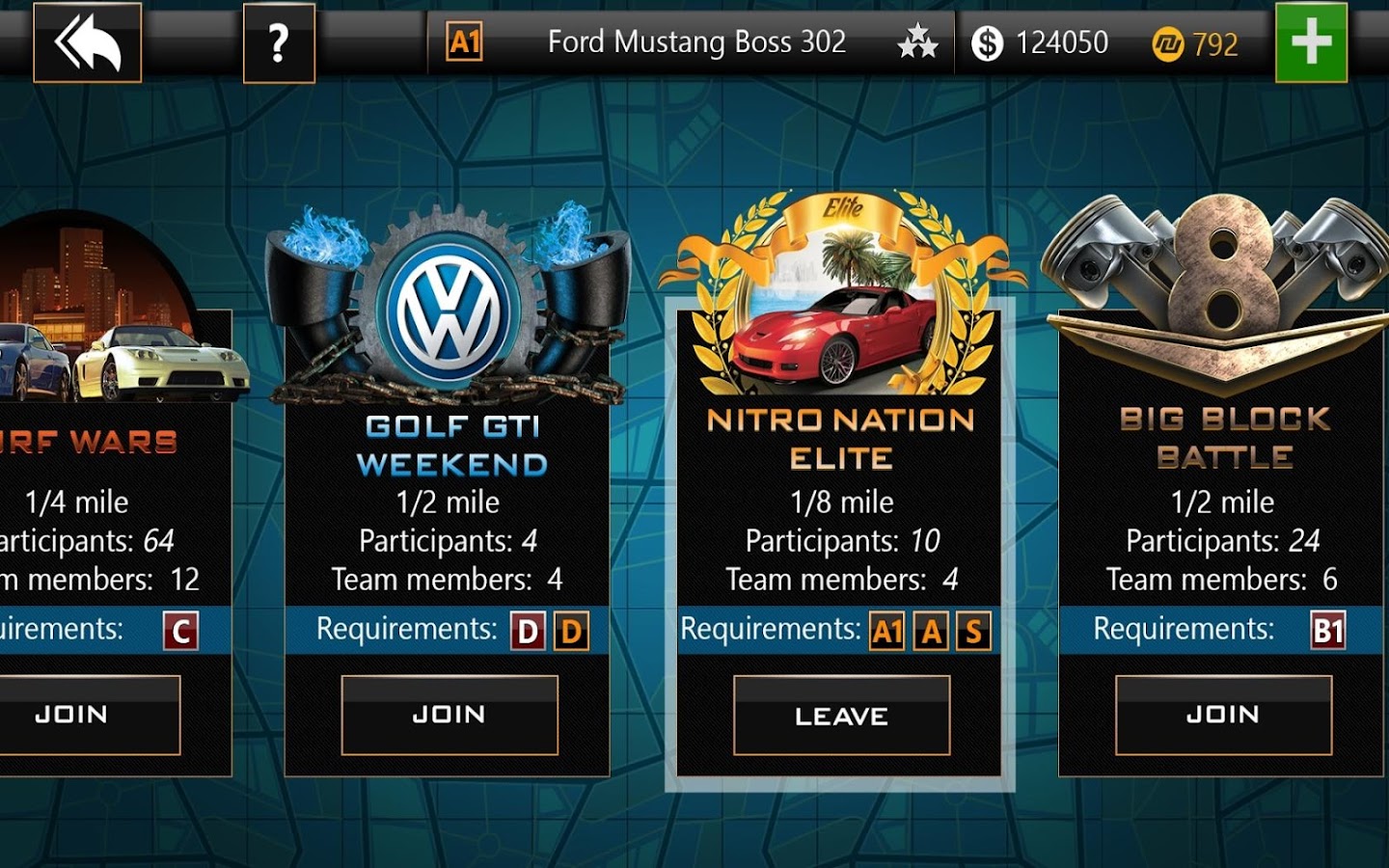Viewport: 1389px width, 868px height.
Task: Leave the Nitro Nation Elite event
Action: click(841, 715)
